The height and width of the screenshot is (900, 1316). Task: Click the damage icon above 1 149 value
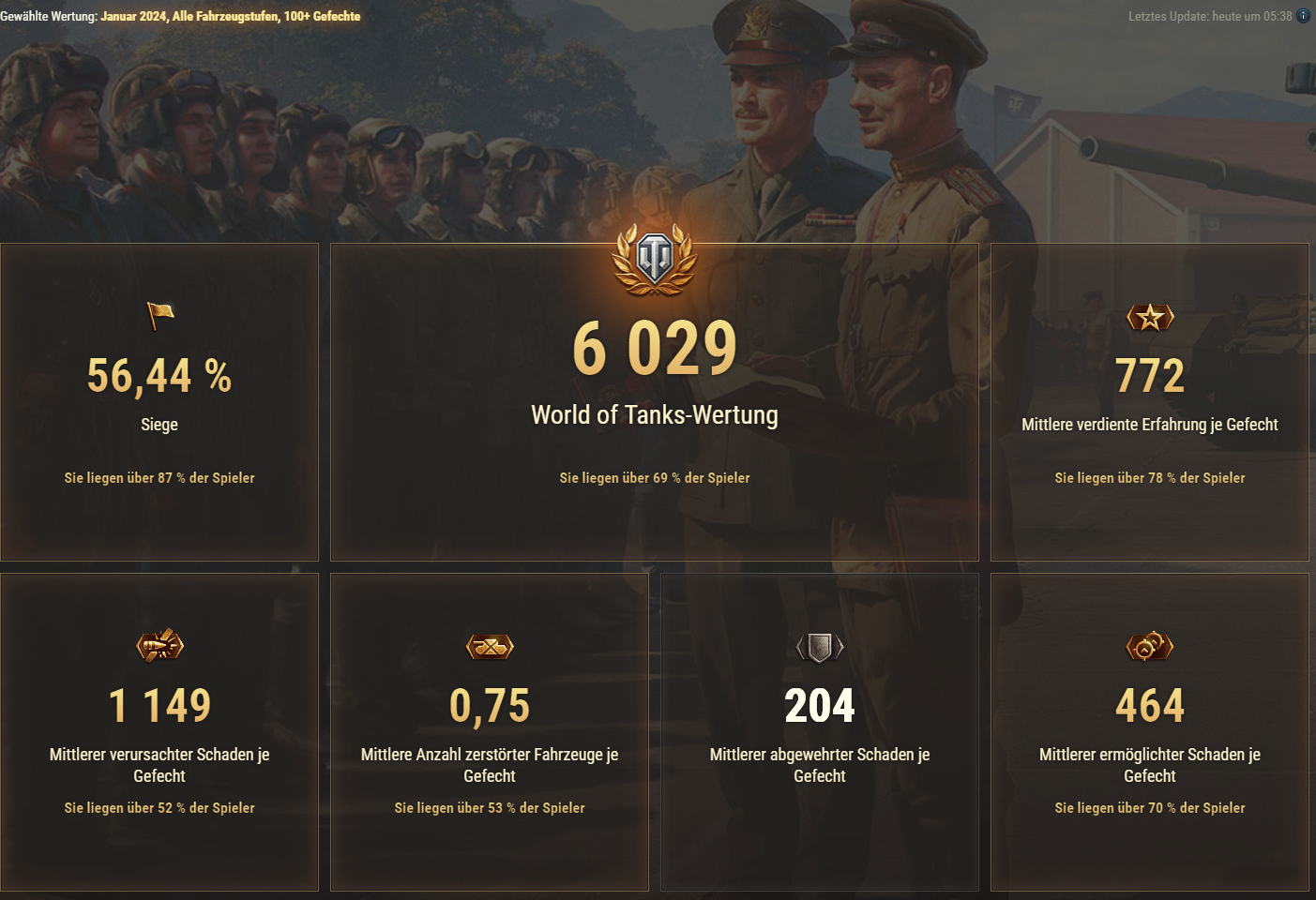[159, 645]
